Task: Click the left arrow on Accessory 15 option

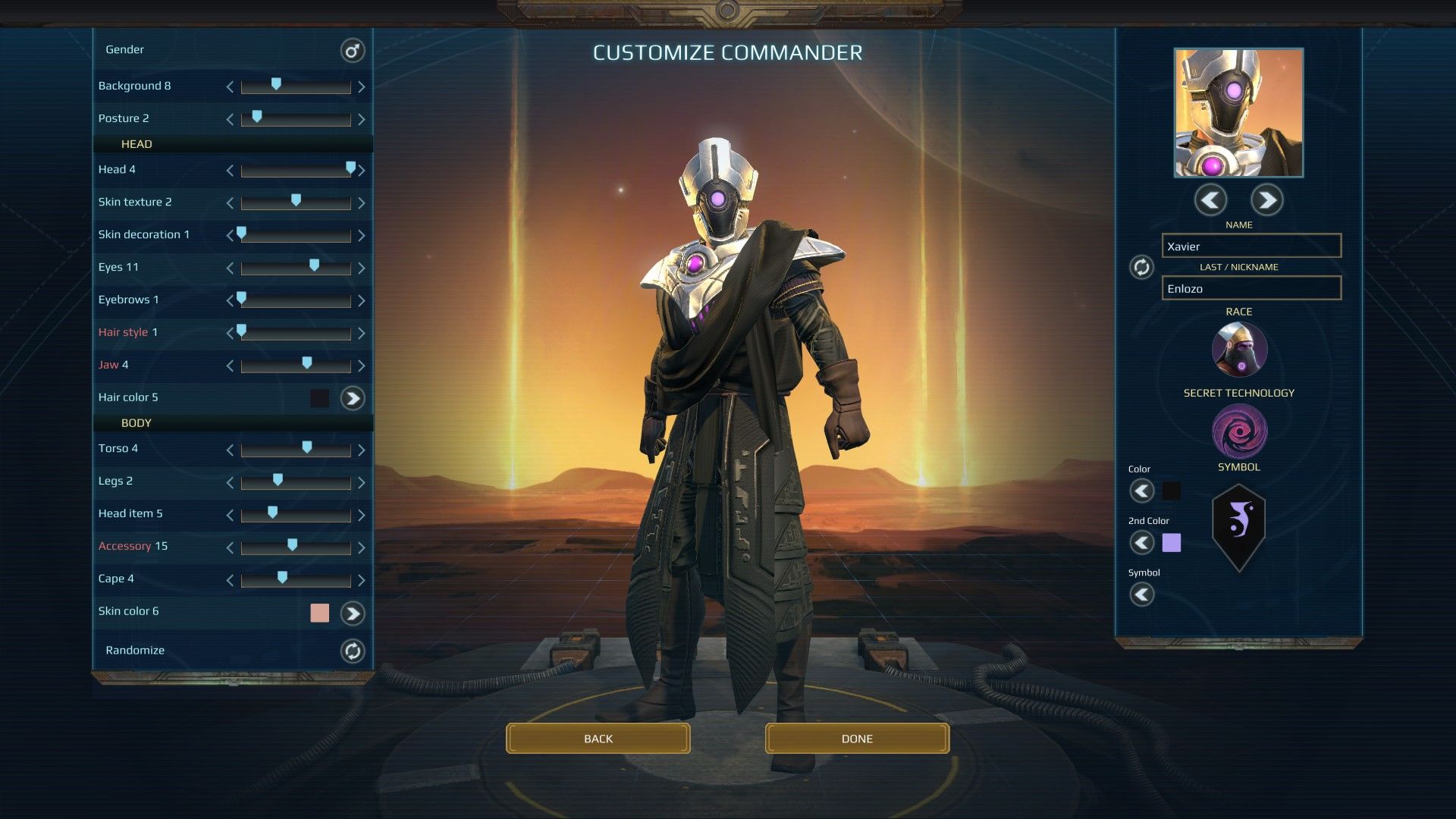Action: click(x=229, y=547)
